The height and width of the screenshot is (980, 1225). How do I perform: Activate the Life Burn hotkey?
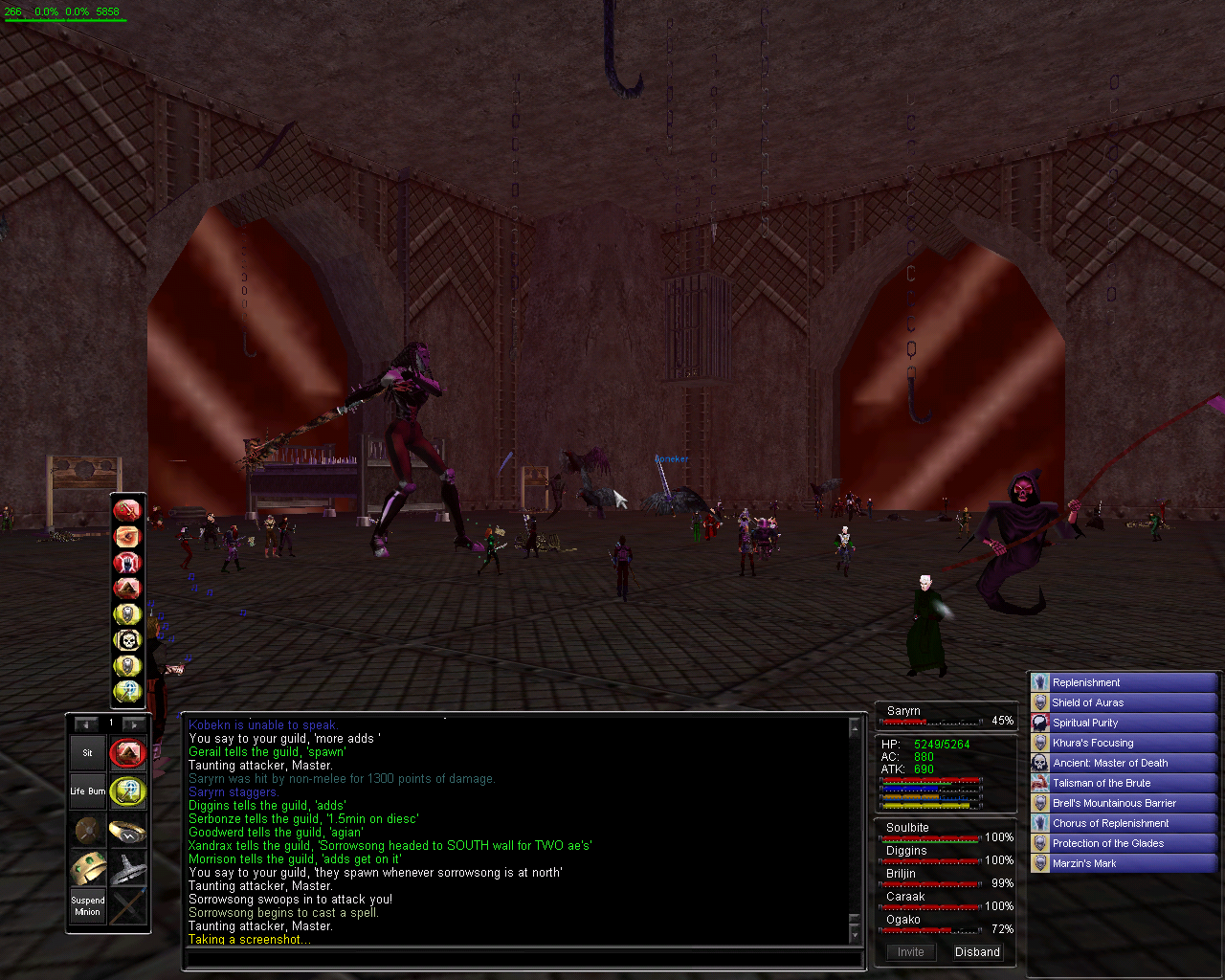[87, 791]
